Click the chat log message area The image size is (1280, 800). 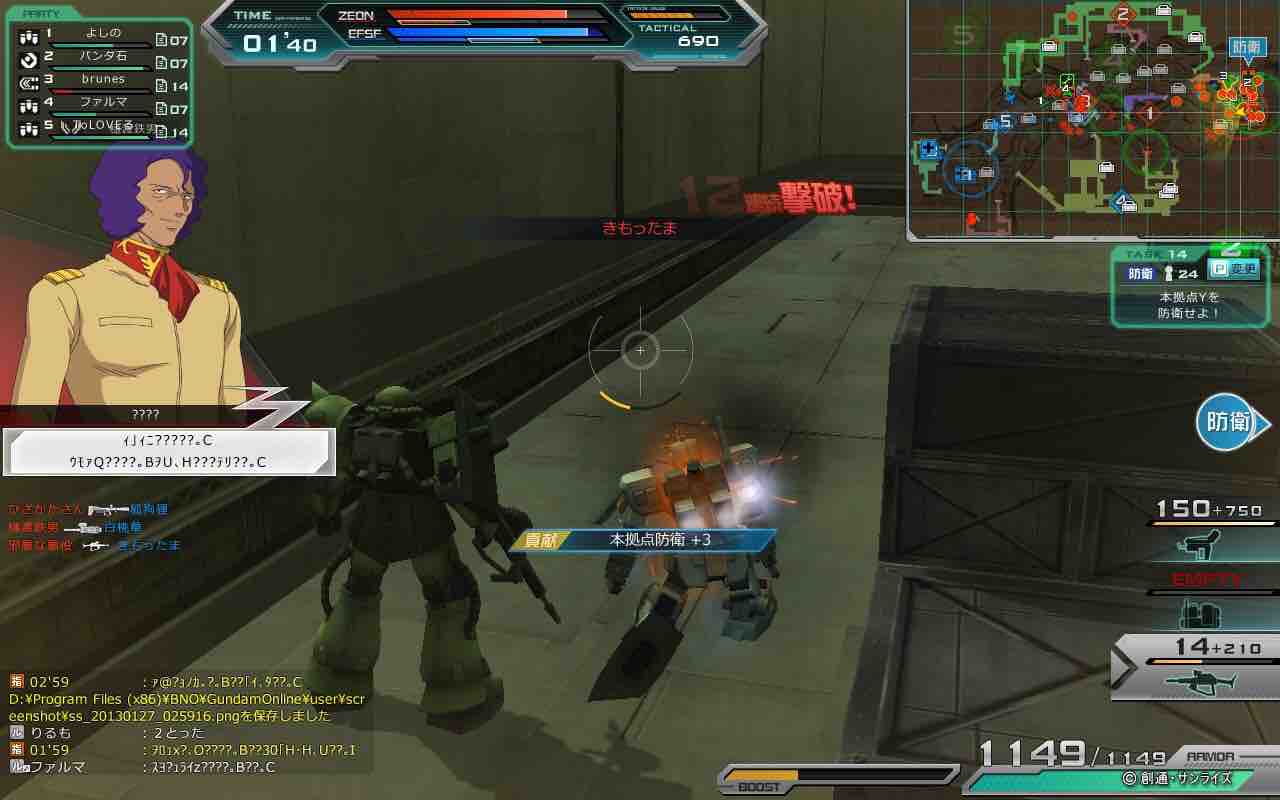(x=185, y=720)
